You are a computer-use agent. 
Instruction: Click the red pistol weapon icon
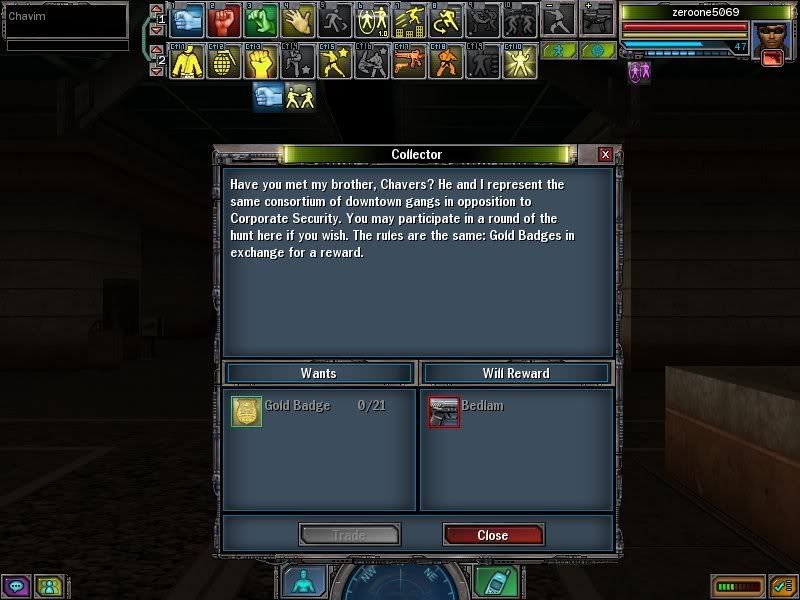point(773,59)
